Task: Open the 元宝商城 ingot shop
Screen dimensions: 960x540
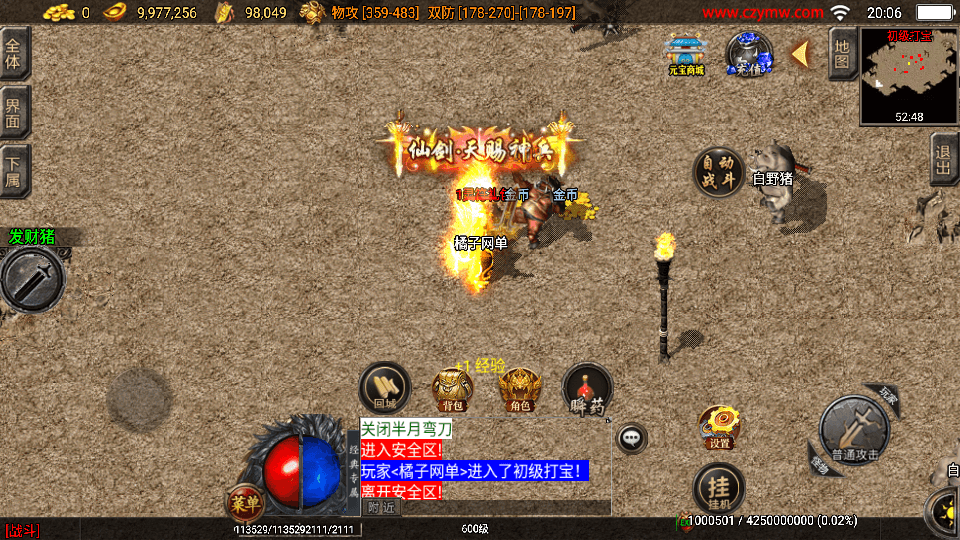Action: tap(686, 55)
